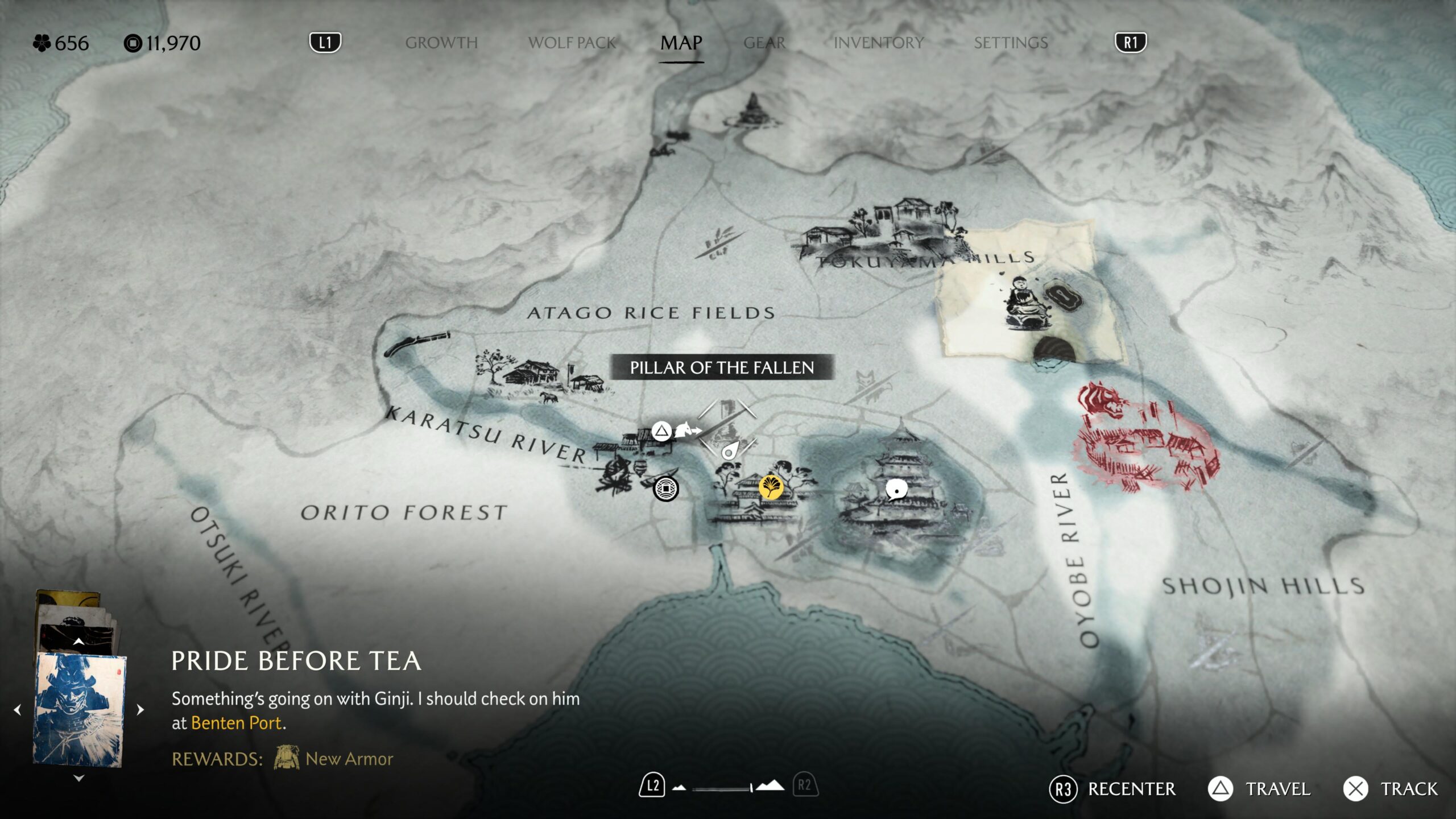Select the Pillar of the Fallen map marker
This screenshot has height=819, width=1456.
click(727, 428)
